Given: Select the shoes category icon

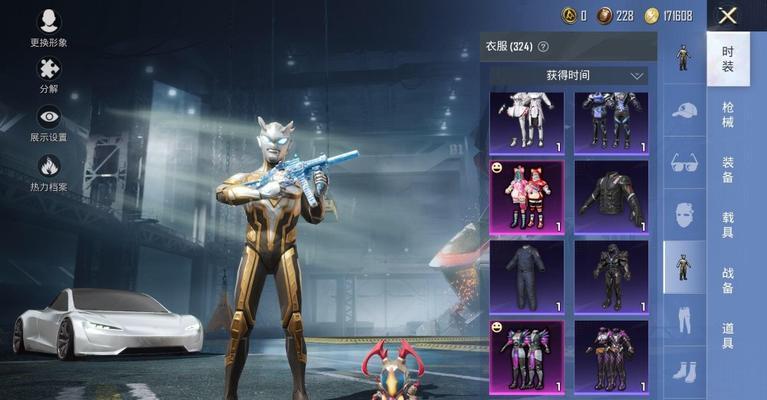Looking at the screenshot, I should click(684, 371).
